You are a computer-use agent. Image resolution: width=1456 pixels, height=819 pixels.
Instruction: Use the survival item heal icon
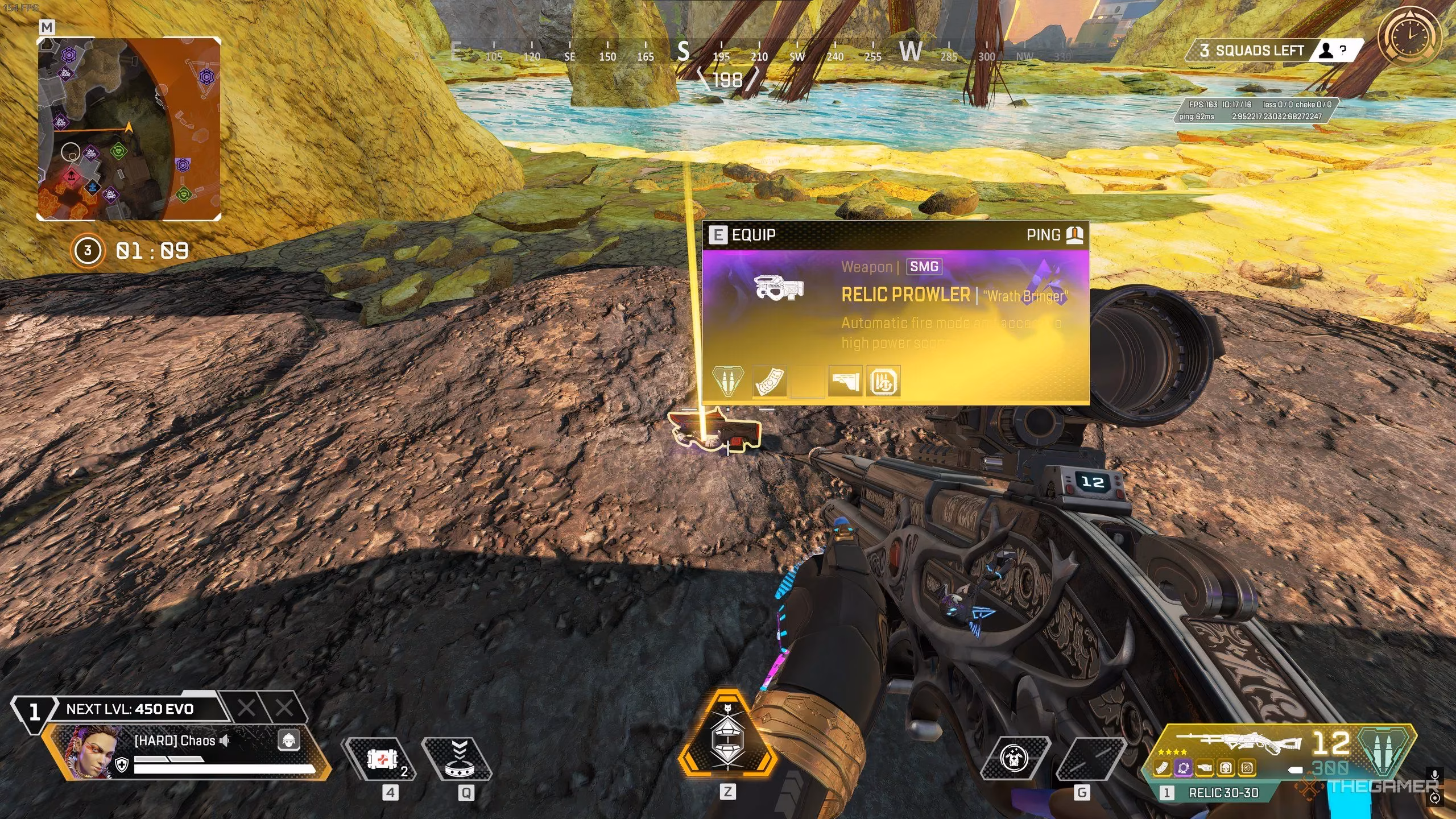(1014, 759)
